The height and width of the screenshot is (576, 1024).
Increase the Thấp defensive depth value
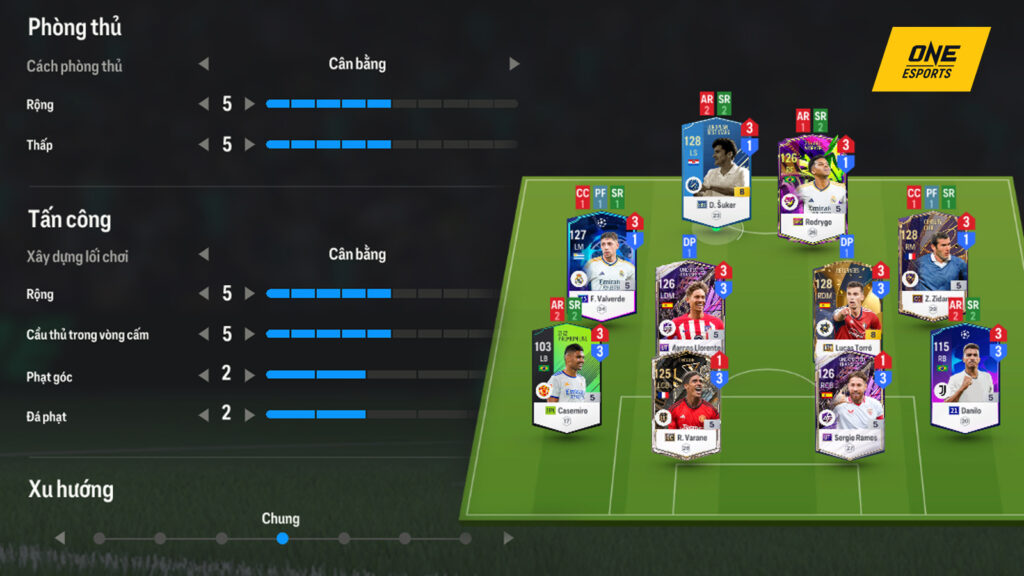pyautogui.click(x=250, y=145)
